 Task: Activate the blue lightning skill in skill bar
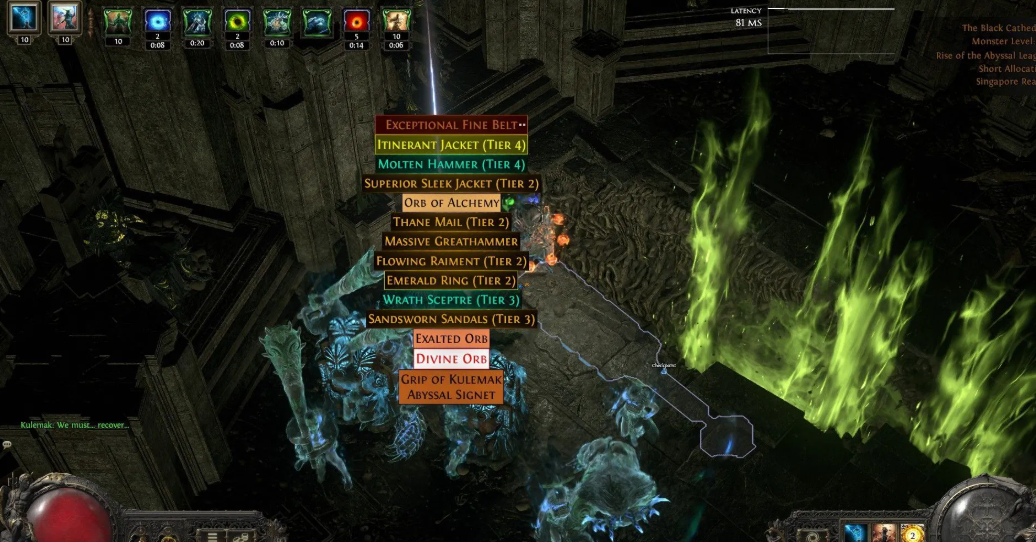pos(856,532)
